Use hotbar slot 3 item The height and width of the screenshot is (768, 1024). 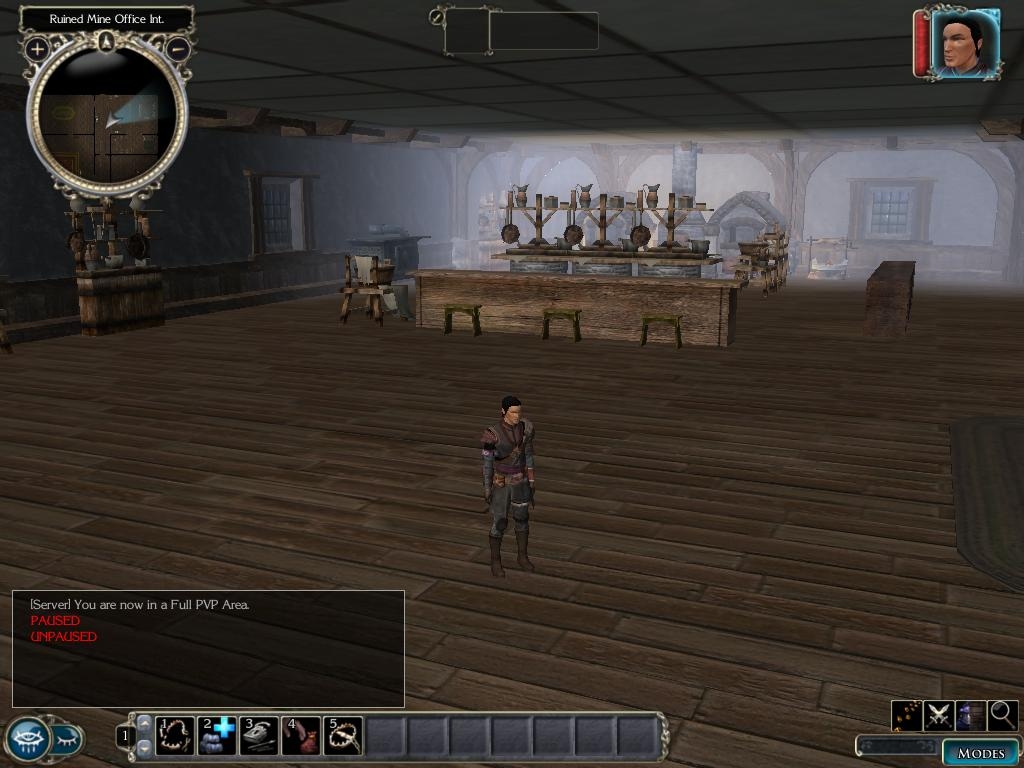click(x=259, y=736)
